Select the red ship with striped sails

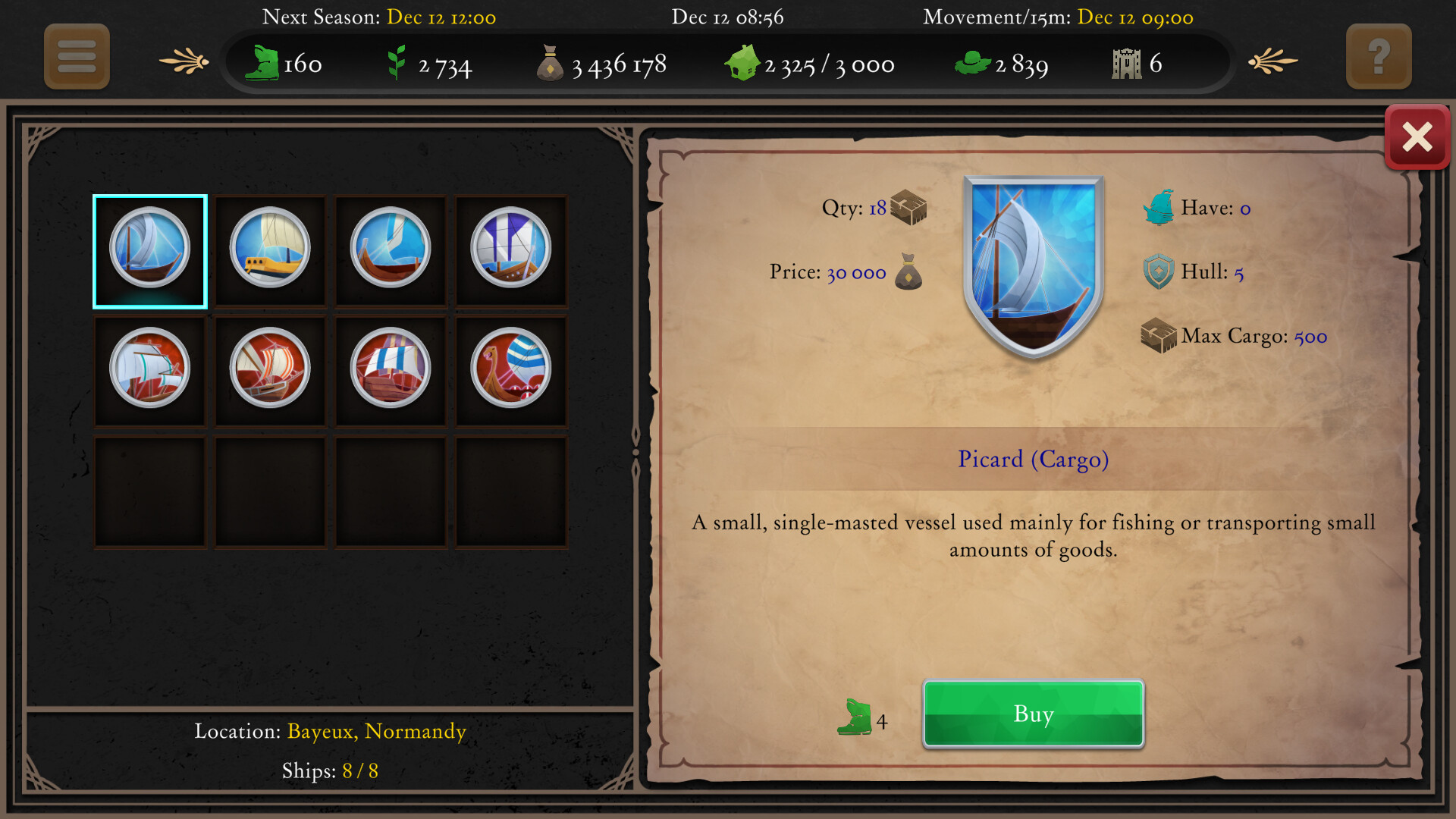270,371
